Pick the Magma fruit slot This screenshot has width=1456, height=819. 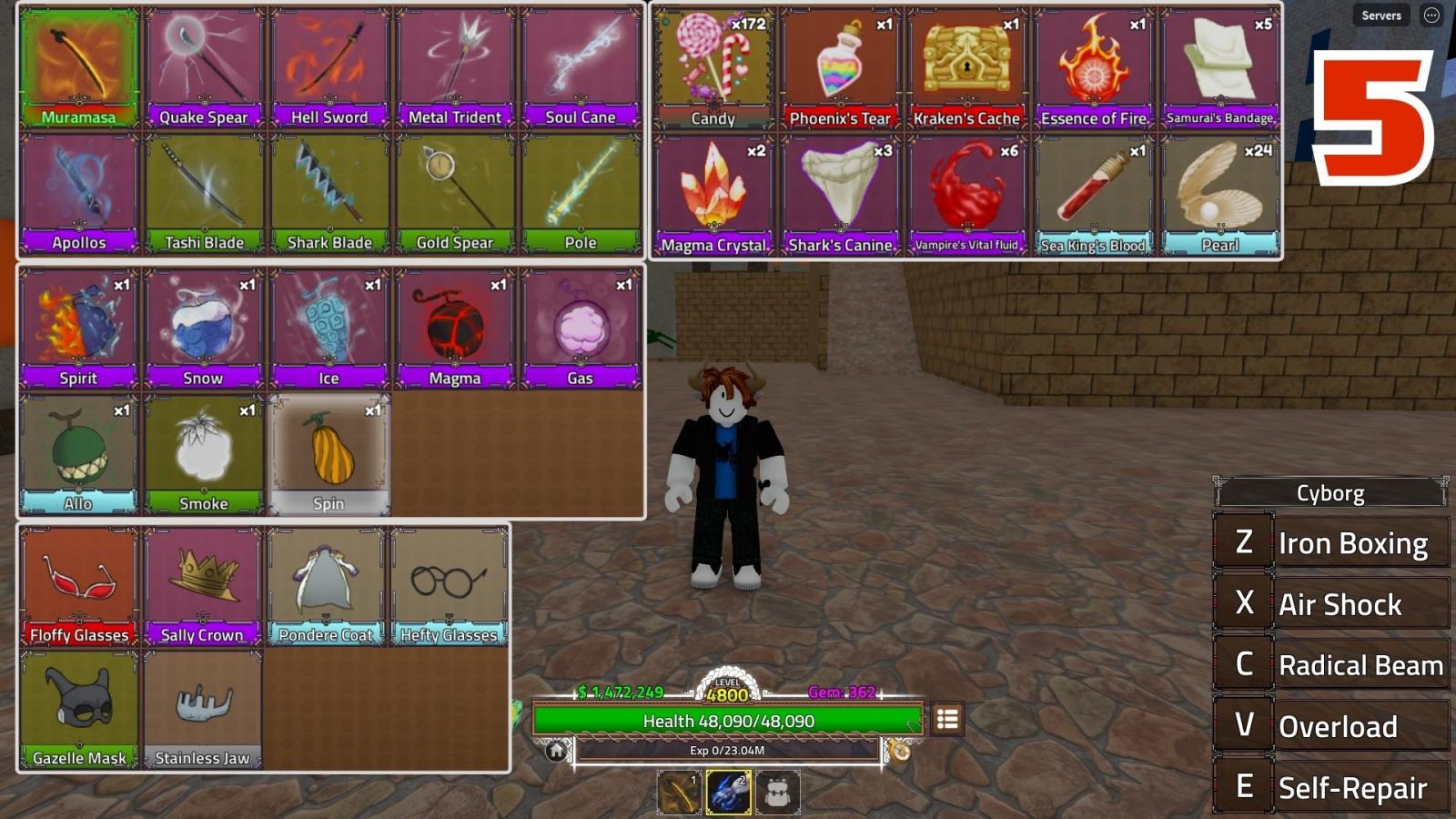455,328
